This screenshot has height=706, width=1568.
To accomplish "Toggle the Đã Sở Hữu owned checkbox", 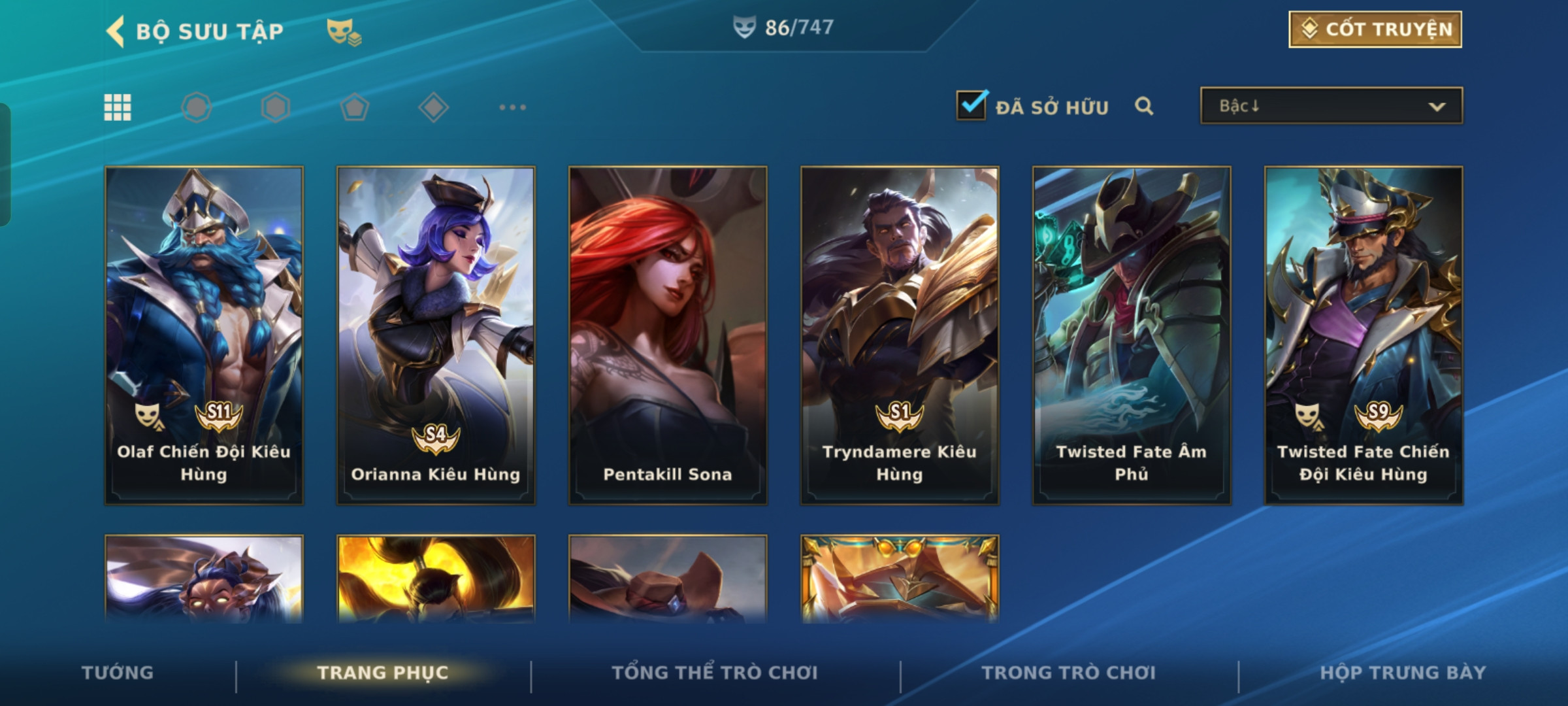I will click(972, 106).
